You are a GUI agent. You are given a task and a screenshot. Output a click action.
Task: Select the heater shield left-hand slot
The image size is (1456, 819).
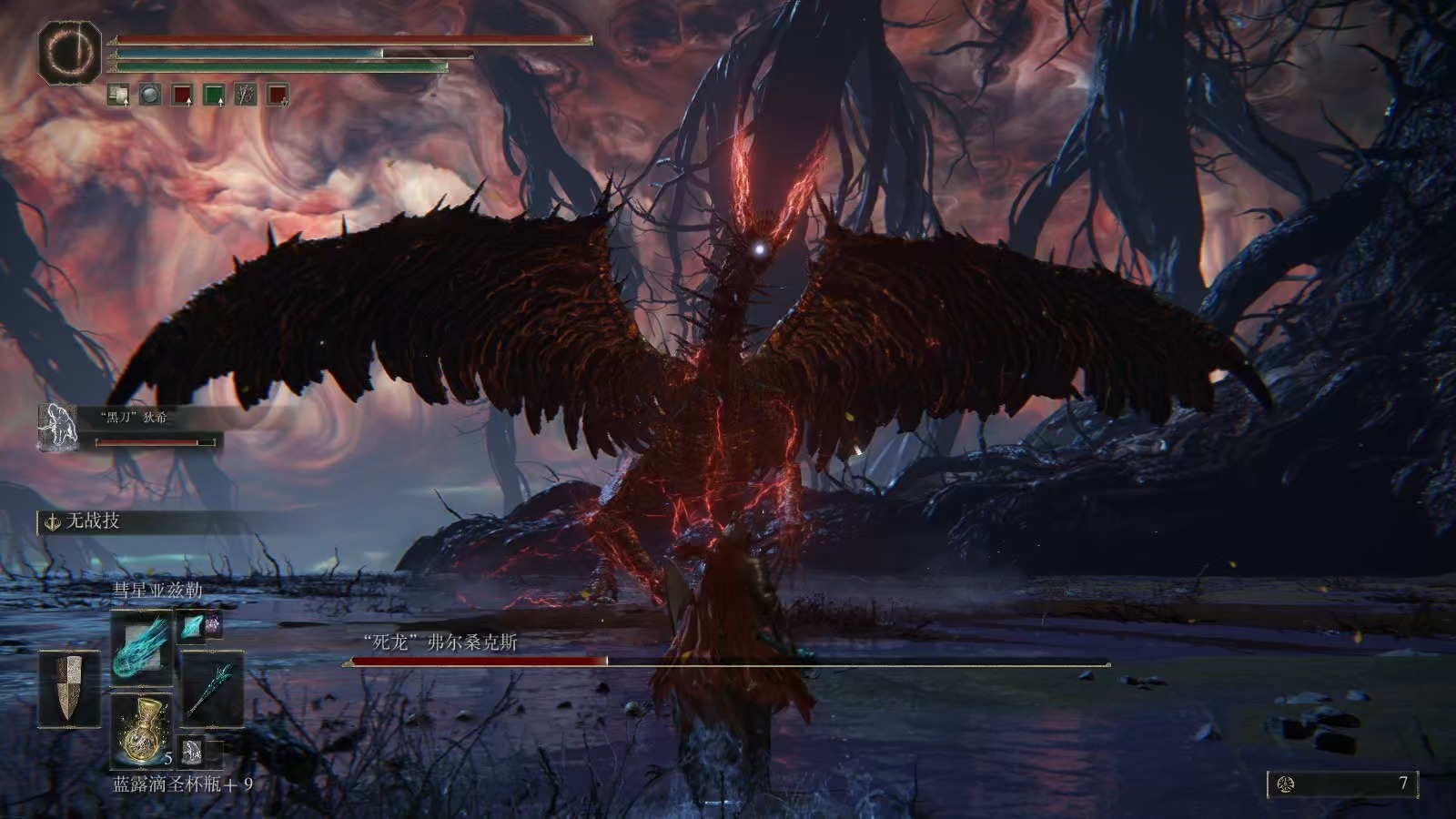pyautogui.click(x=68, y=688)
